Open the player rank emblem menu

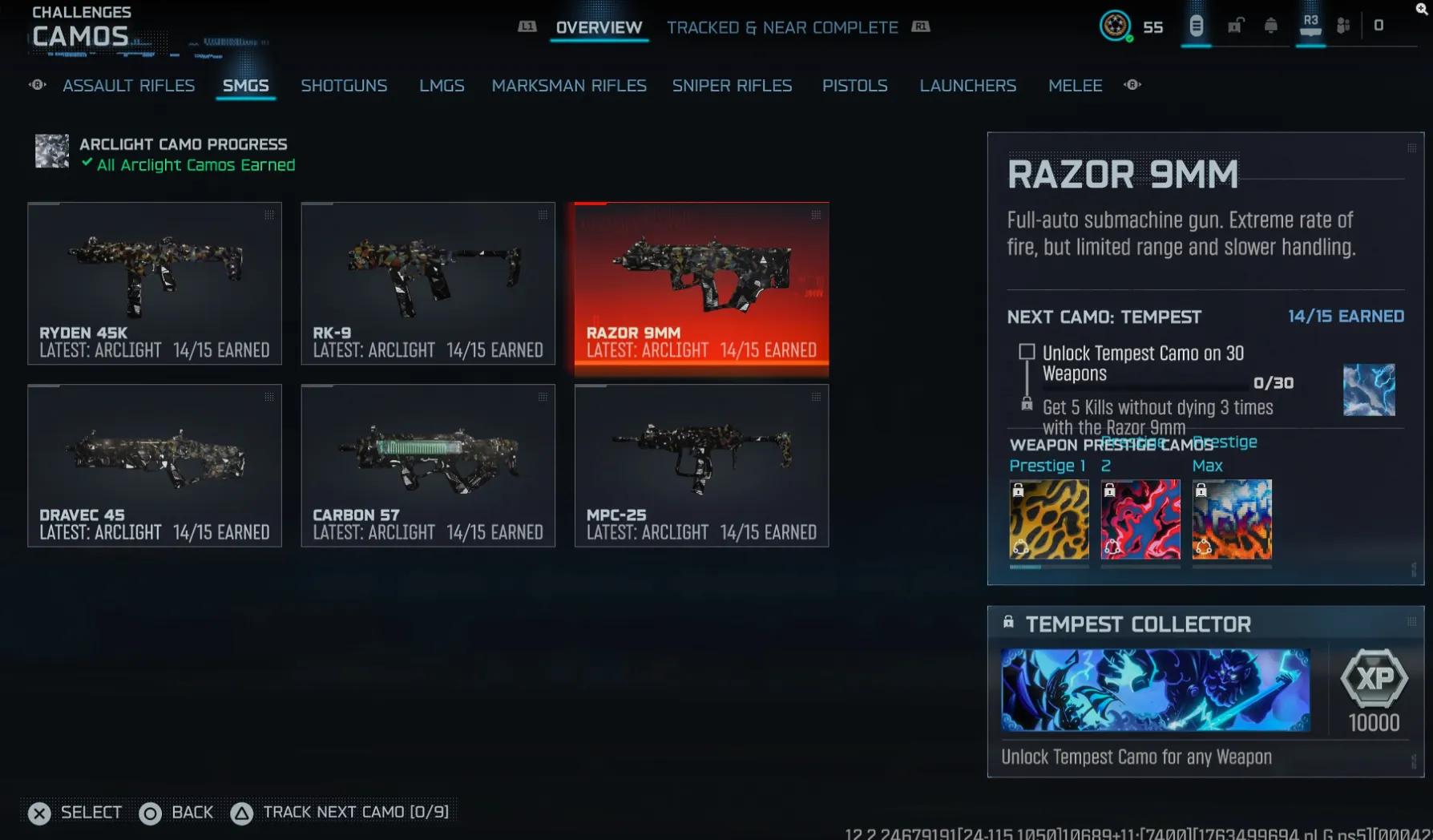click(1116, 26)
